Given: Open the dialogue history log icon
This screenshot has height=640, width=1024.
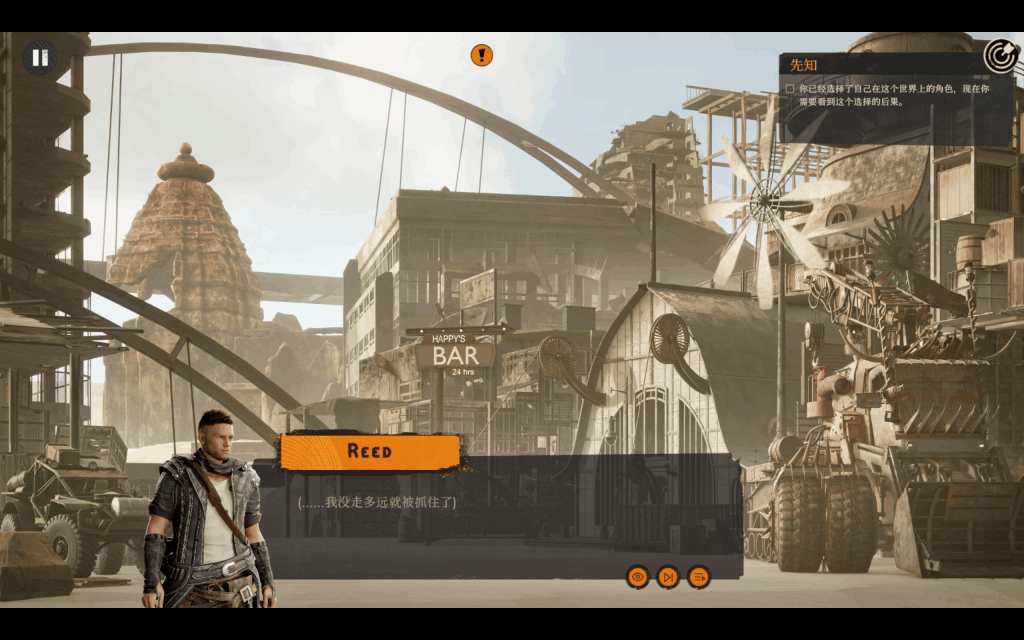Looking at the screenshot, I should point(699,577).
